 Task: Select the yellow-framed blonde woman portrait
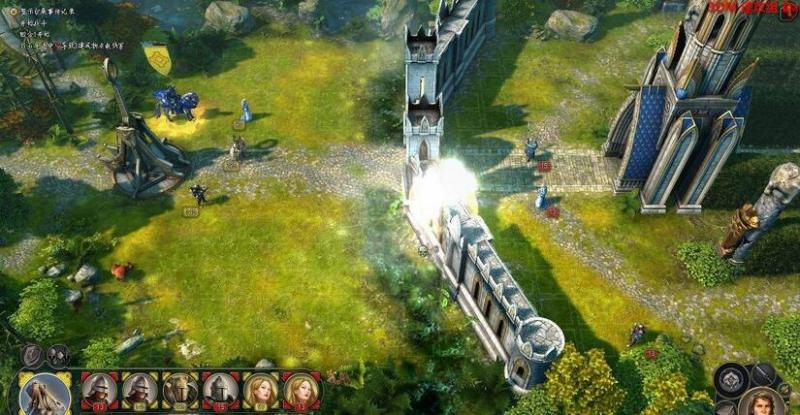[x=261, y=390]
